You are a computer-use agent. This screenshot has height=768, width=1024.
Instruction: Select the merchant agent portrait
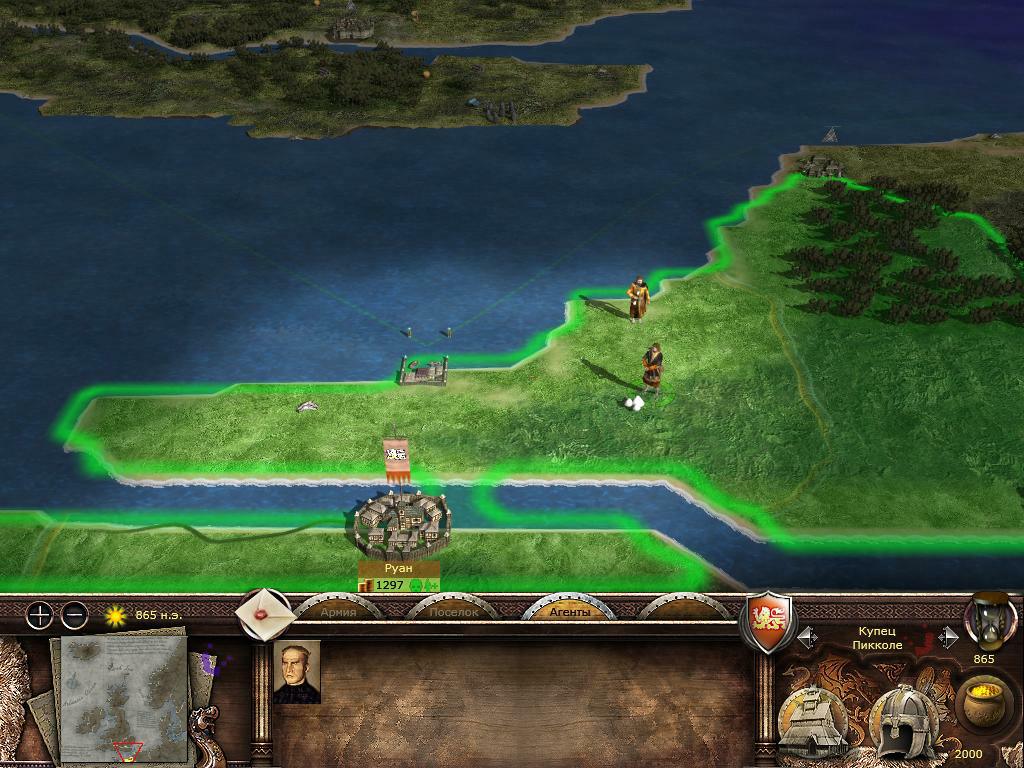coord(297,672)
